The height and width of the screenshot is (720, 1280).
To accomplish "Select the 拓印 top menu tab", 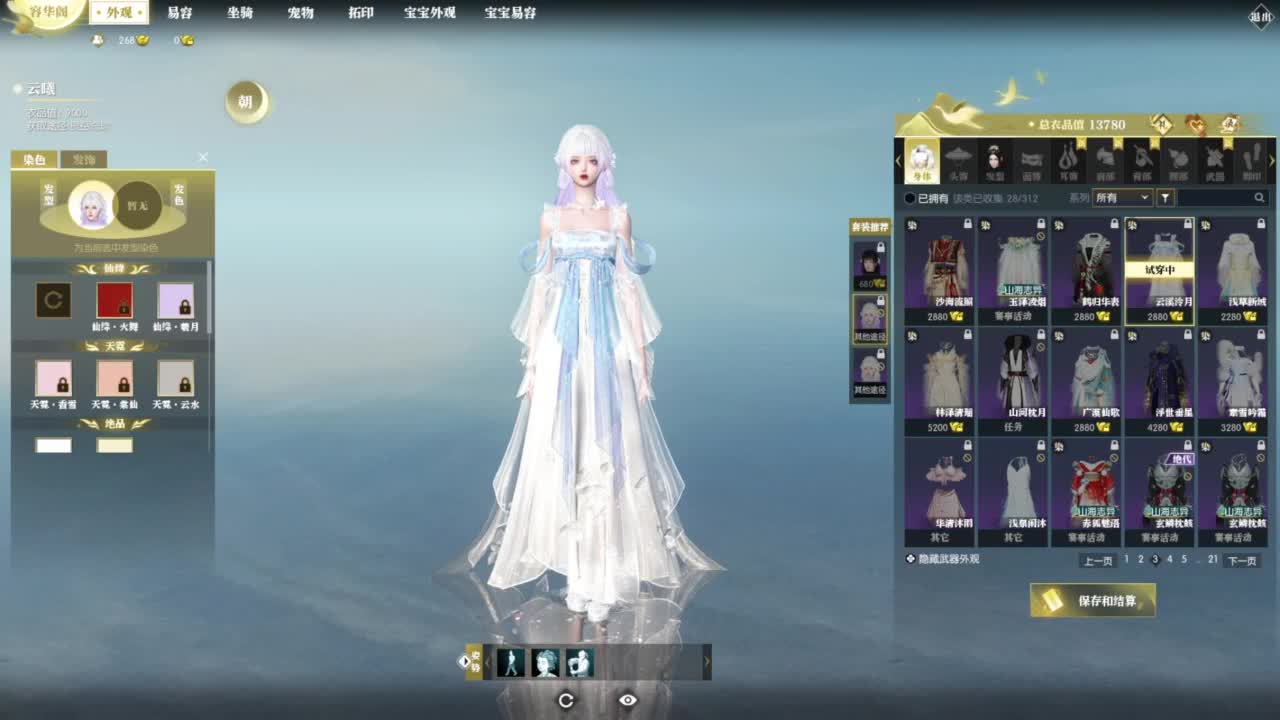I will (x=361, y=13).
